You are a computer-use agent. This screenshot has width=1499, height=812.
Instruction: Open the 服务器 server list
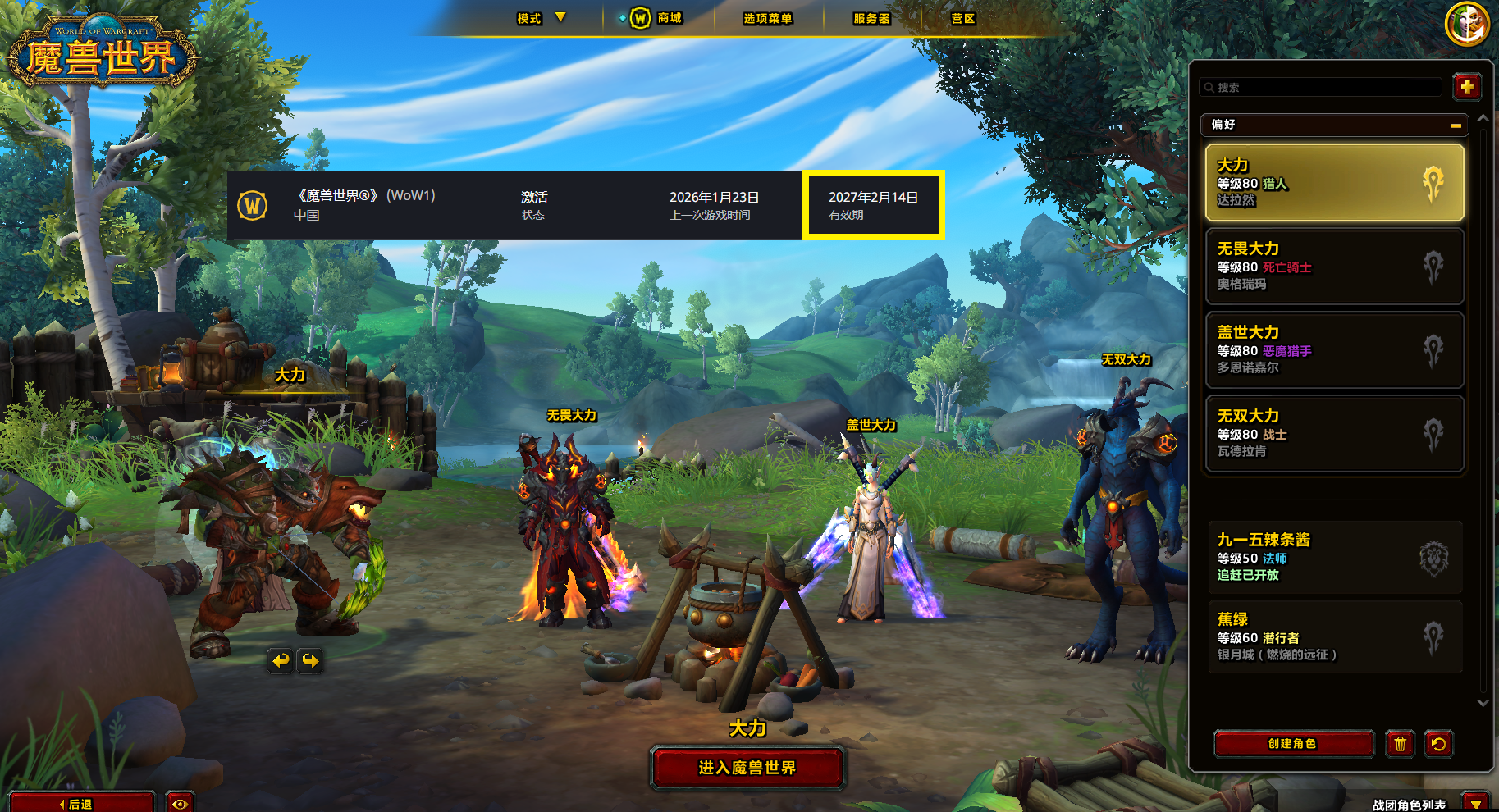coord(871,18)
